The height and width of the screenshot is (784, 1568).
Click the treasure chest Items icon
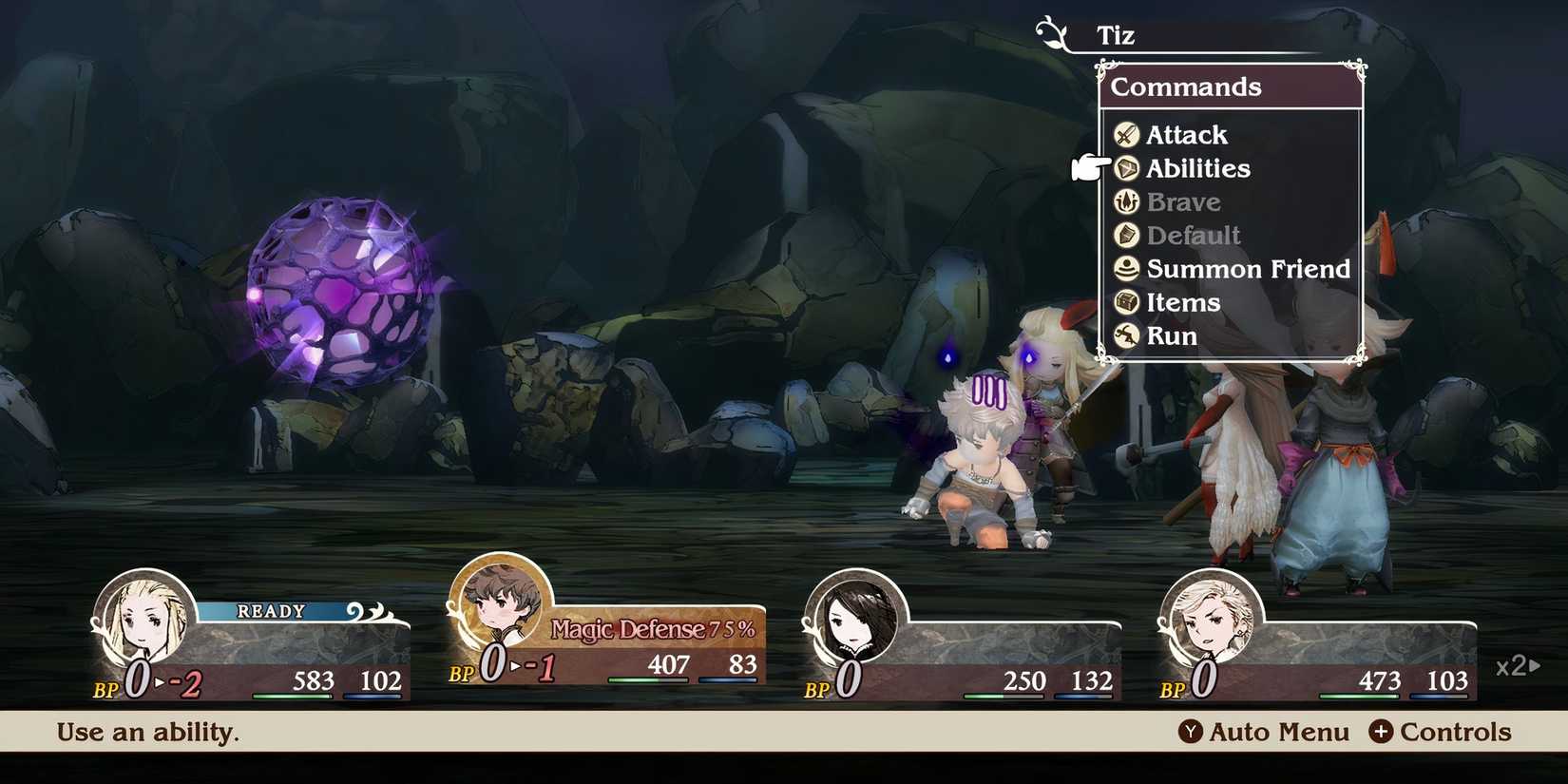point(1126,302)
